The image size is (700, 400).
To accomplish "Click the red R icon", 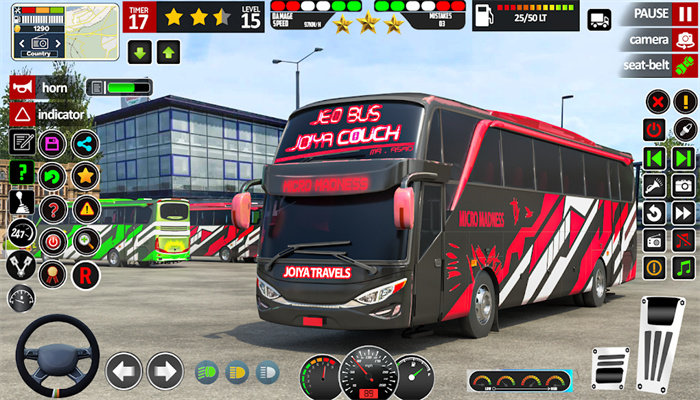I will coord(86,273).
